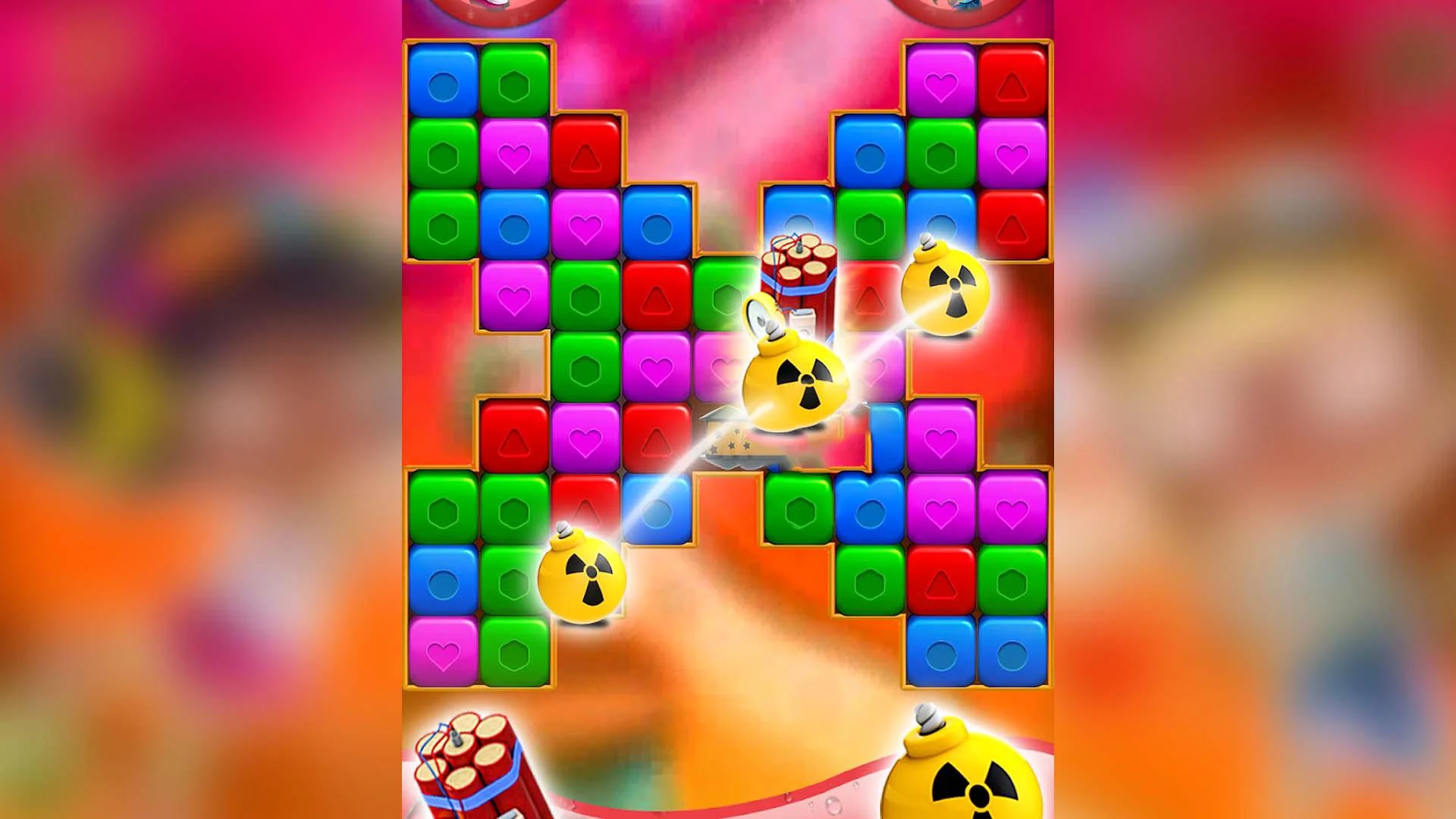This screenshot has height=819, width=1456.
Task: Pop the magenta heart cube in the left cluster
Action: [x=516, y=155]
